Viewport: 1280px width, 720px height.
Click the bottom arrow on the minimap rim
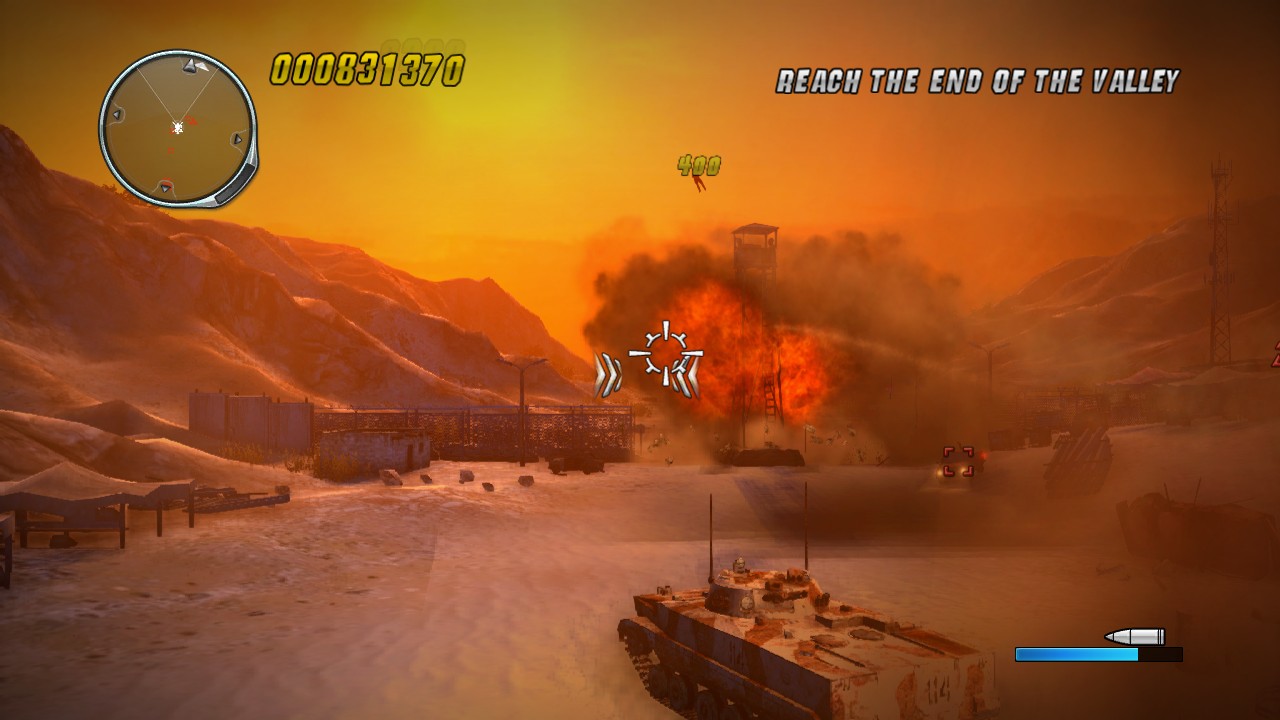coord(164,188)
